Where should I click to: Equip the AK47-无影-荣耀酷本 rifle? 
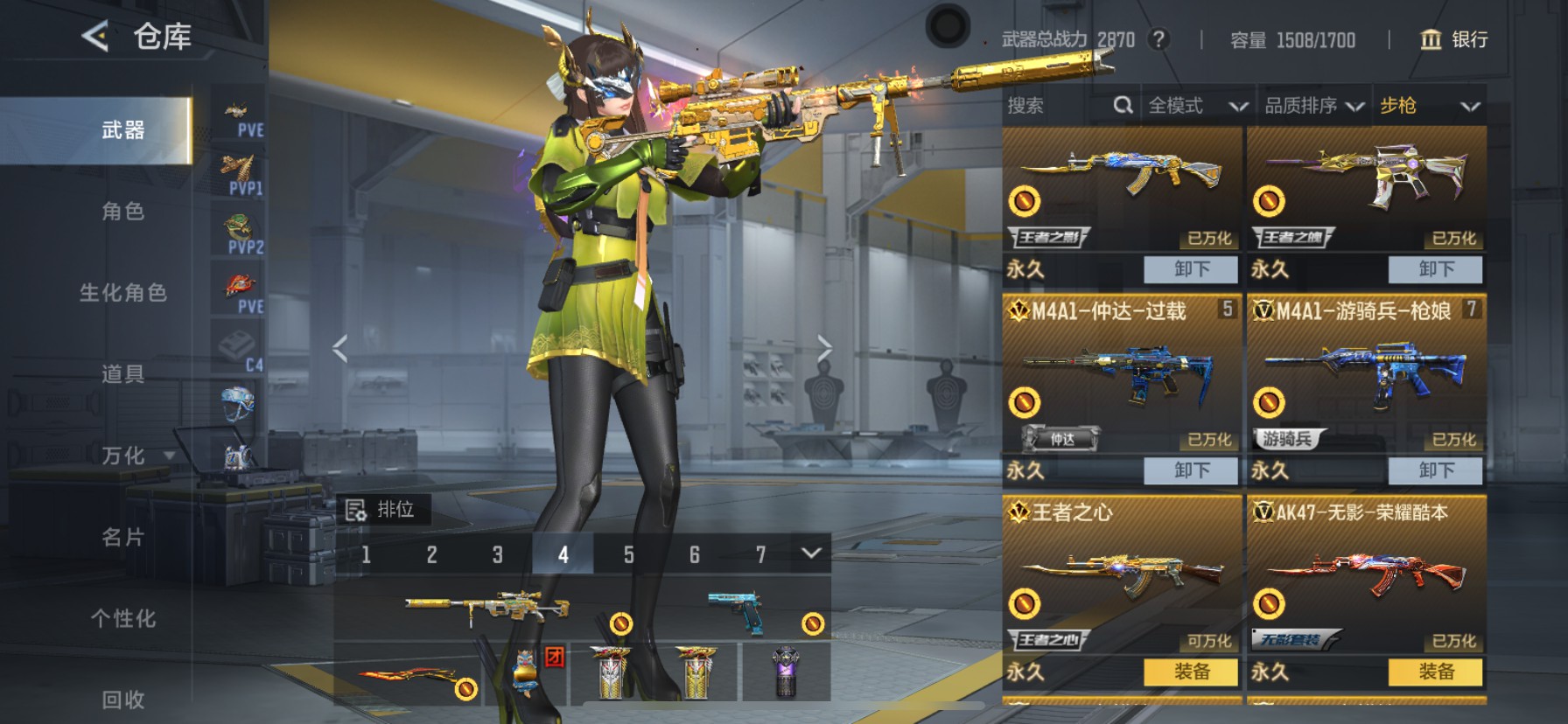point(1435,672)
